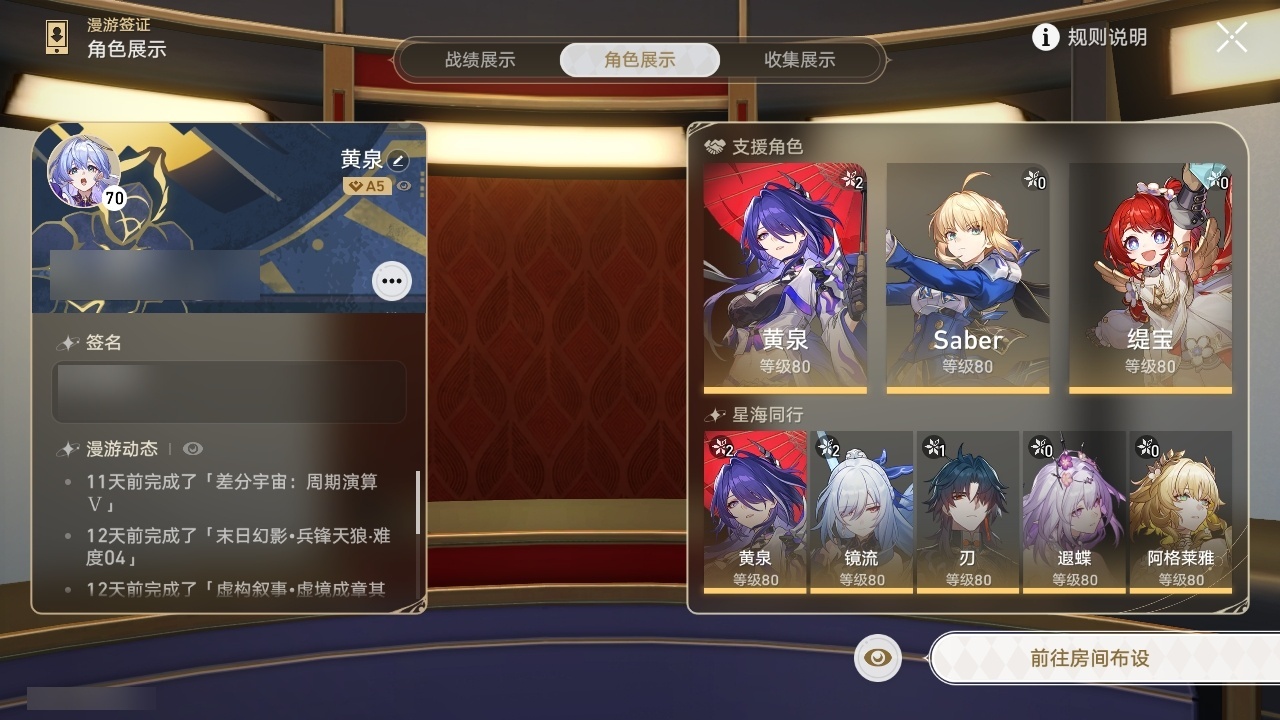Switch to the 战绩展示 tab
The width and height of the screenshot is (1280, 720).
pyautogui.click(x=483, y=60)
